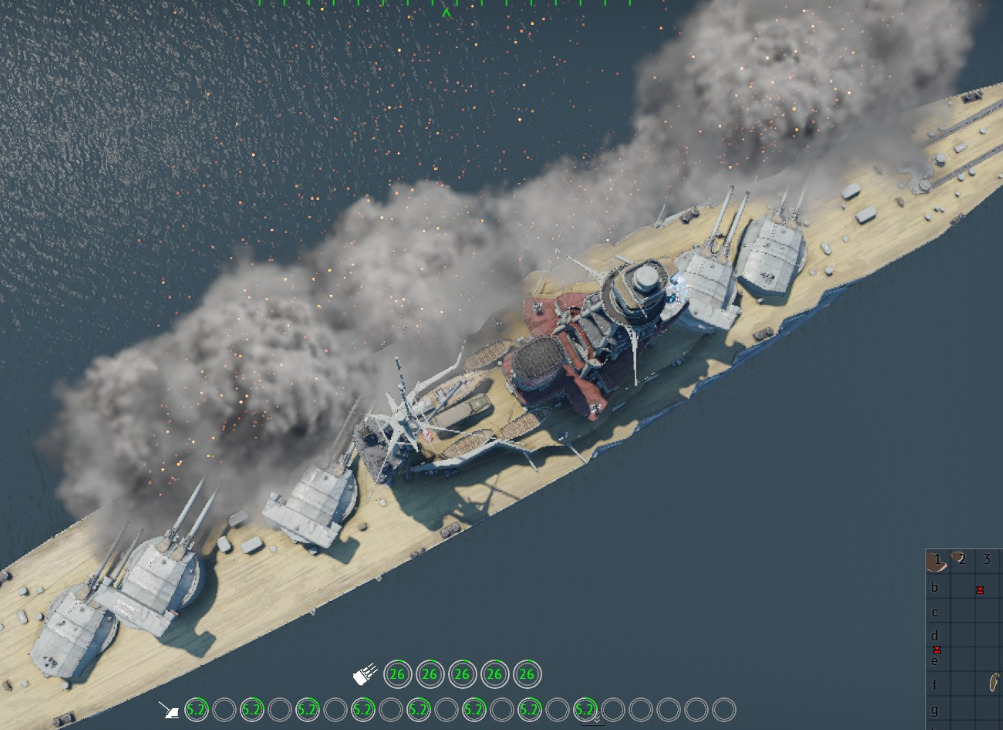Click the red enemy marker in minimap row b
Screen dimensions: 1003x730
[980, 590]
